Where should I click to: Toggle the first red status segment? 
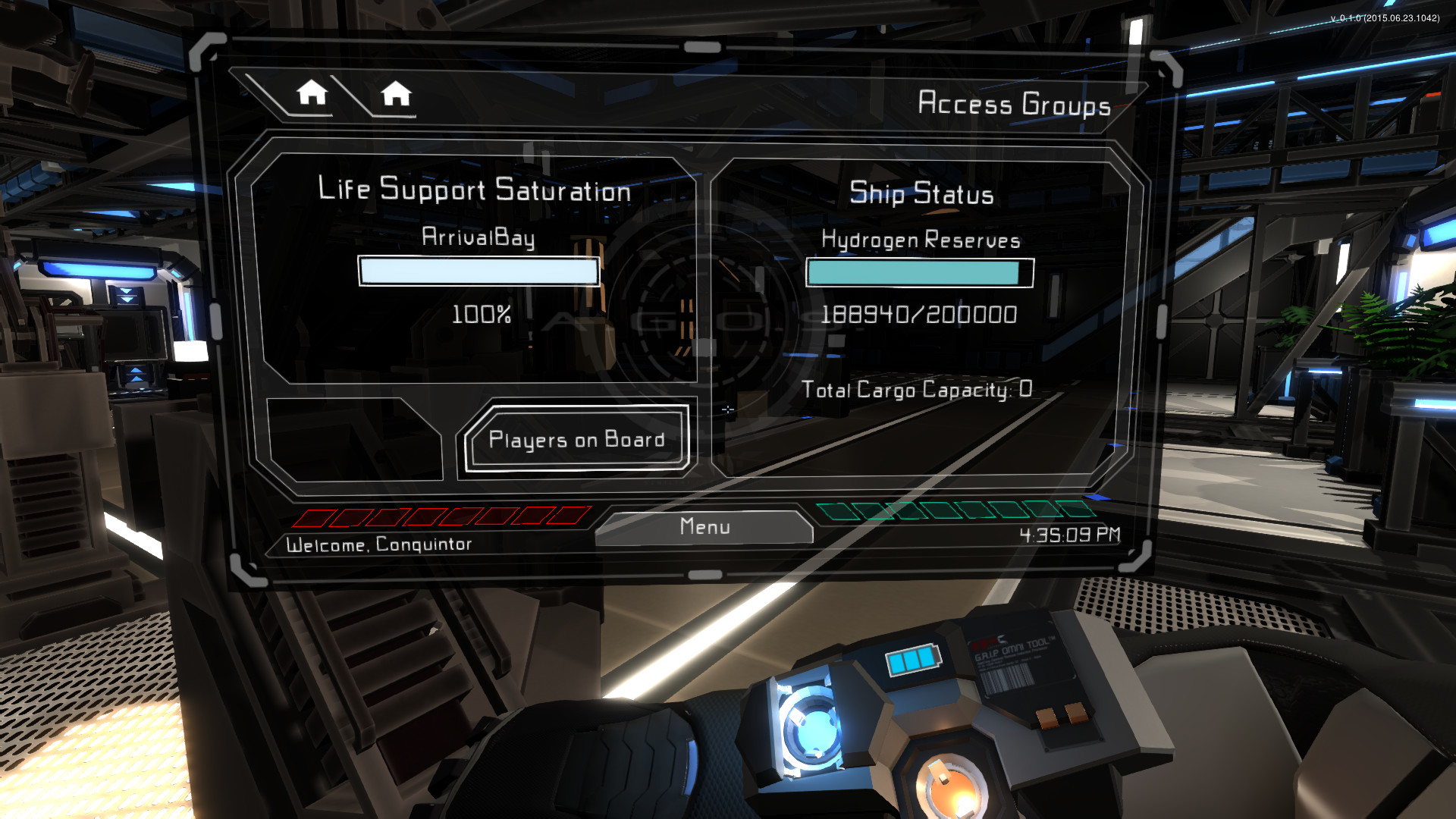[309, 517]
